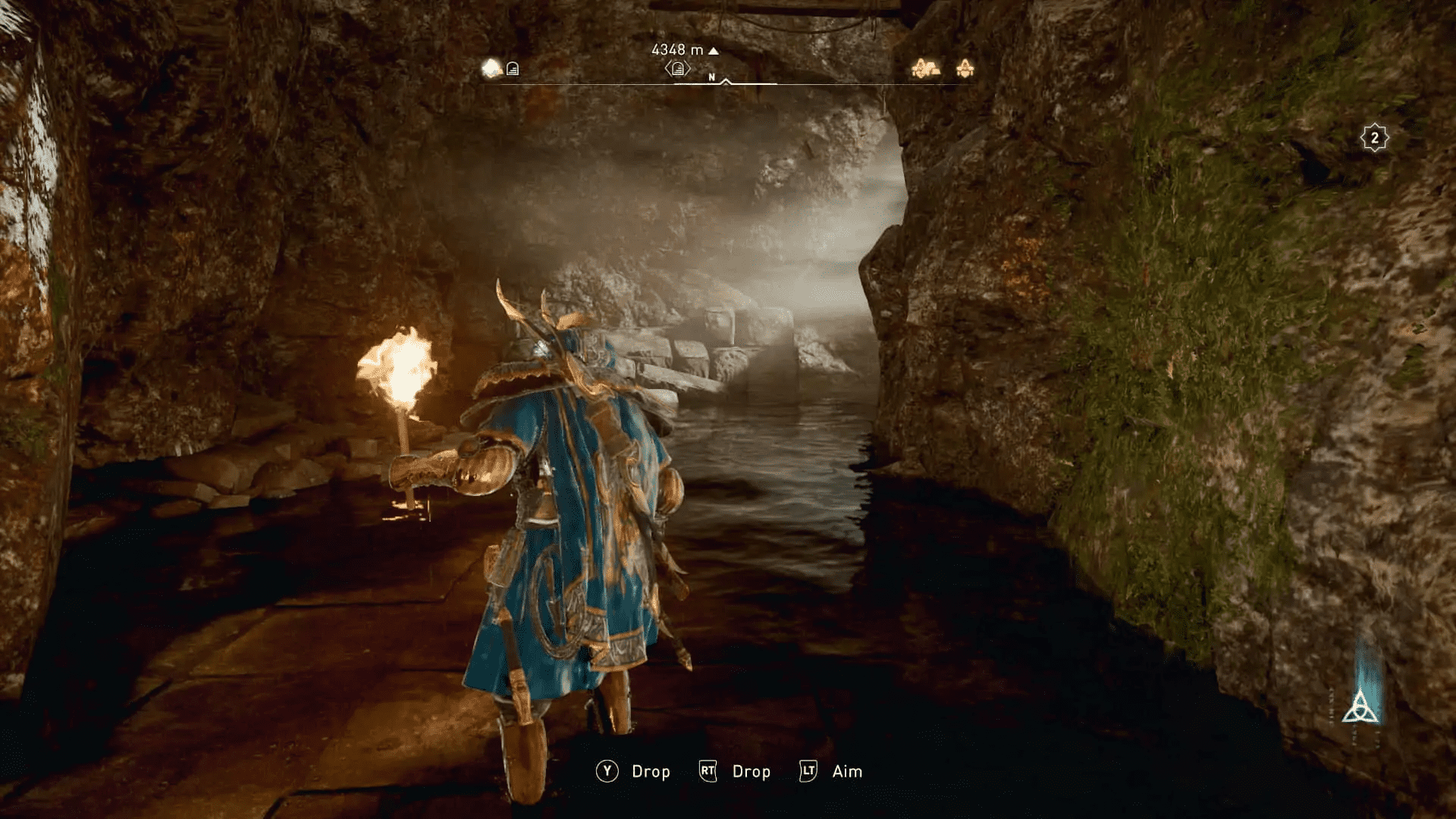
Task: Click the left golden quest icon on the compass
Action: [927, 68]
